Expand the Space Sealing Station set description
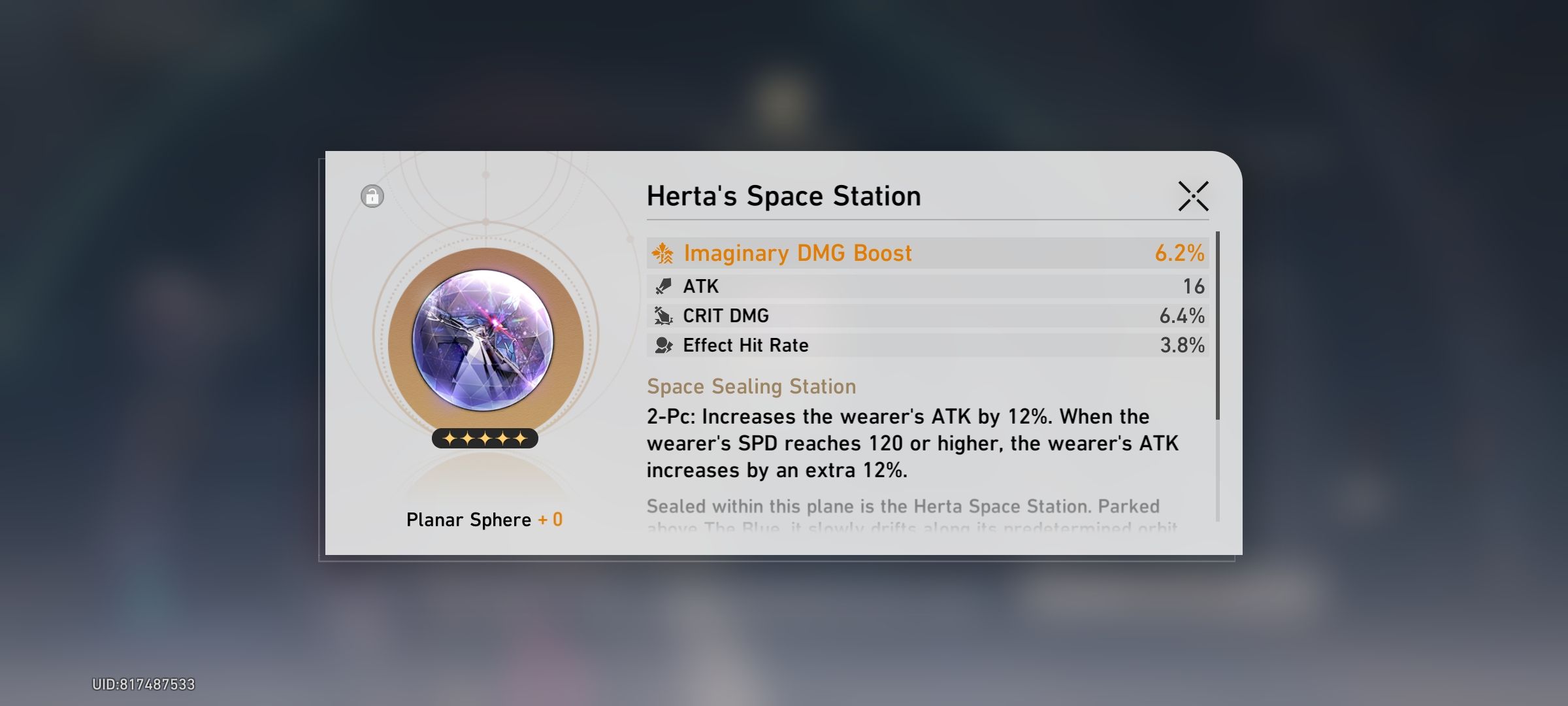 pos(751,386)
